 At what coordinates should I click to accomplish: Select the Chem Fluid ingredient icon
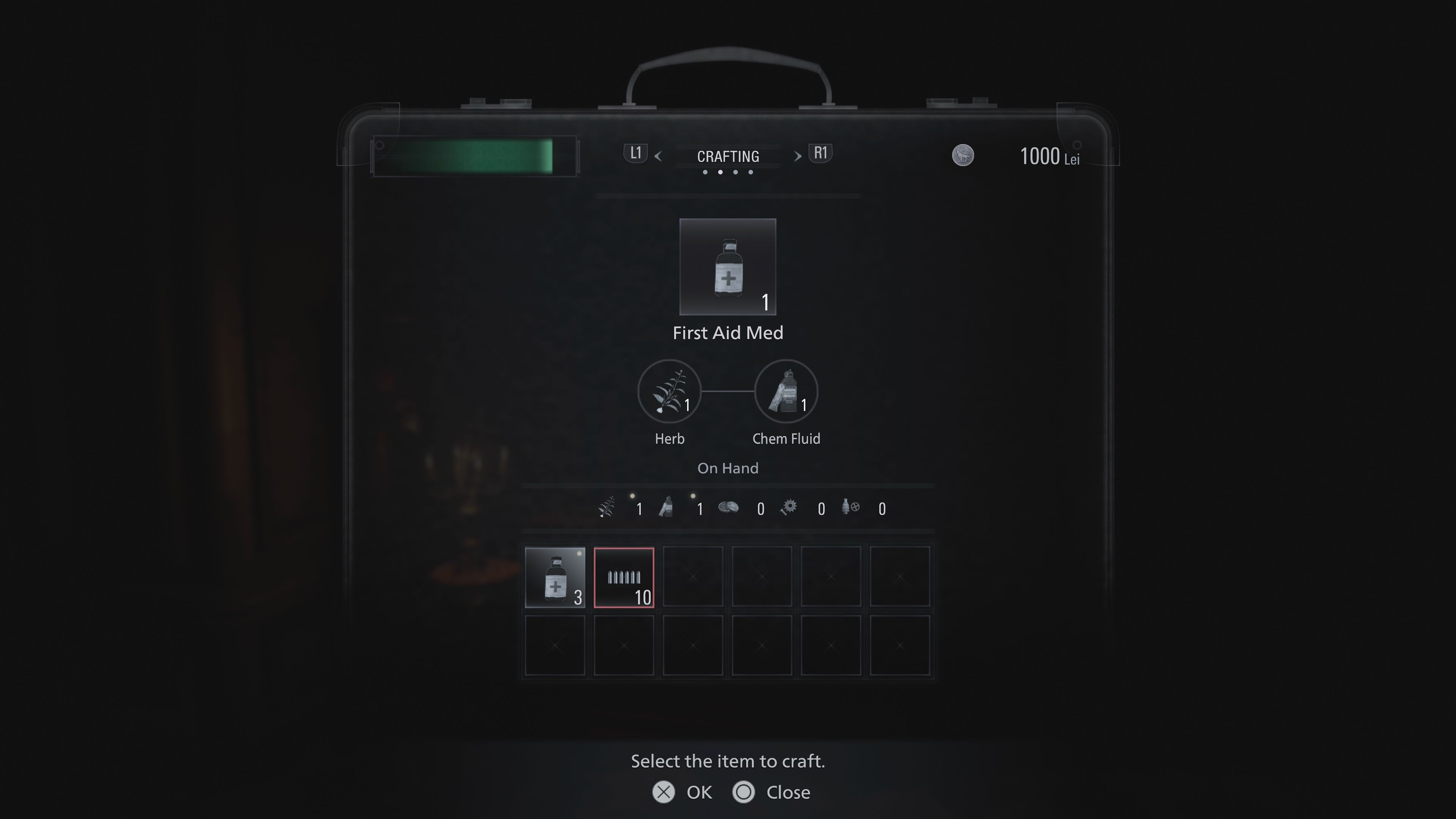[786, 391]
